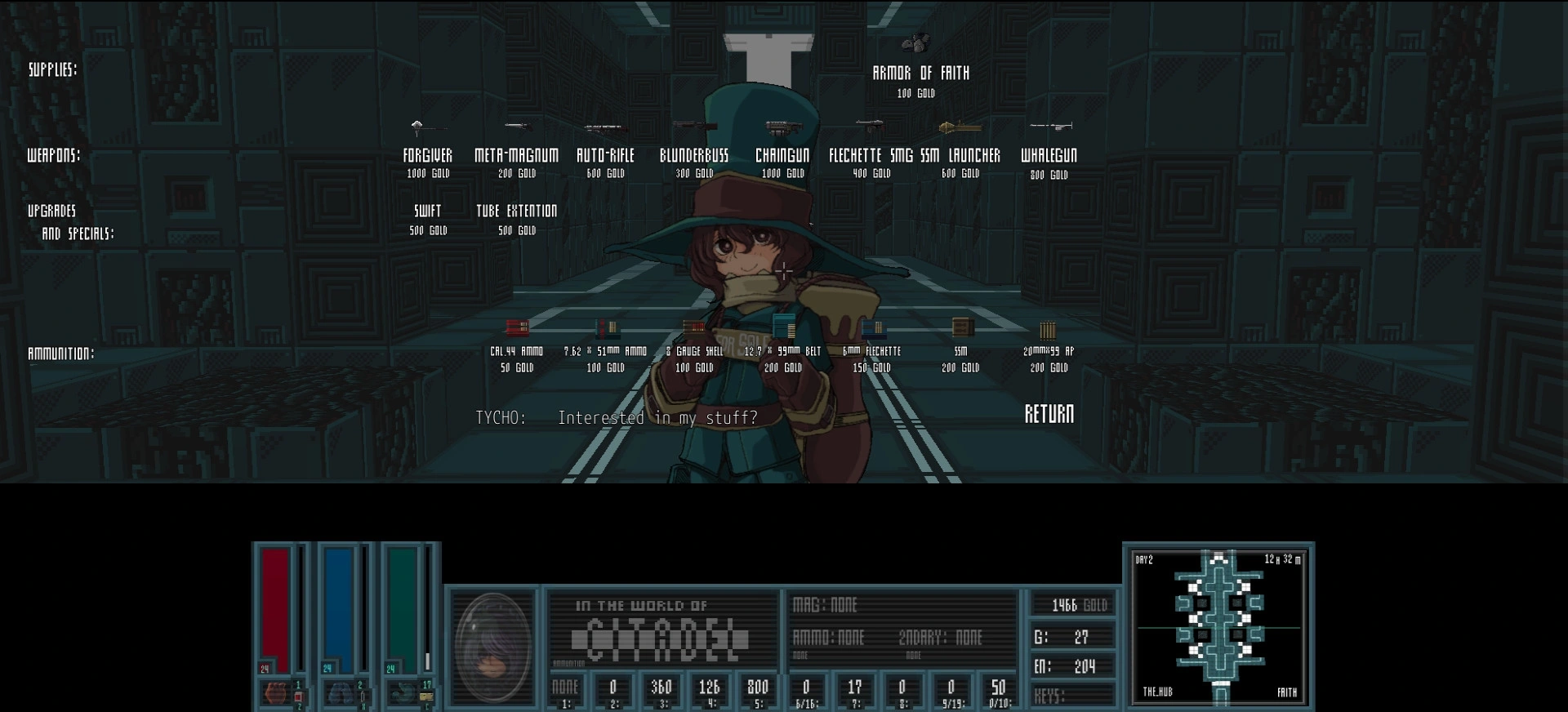
Task: Select the Flechette SMG
Action: [871, 155]
